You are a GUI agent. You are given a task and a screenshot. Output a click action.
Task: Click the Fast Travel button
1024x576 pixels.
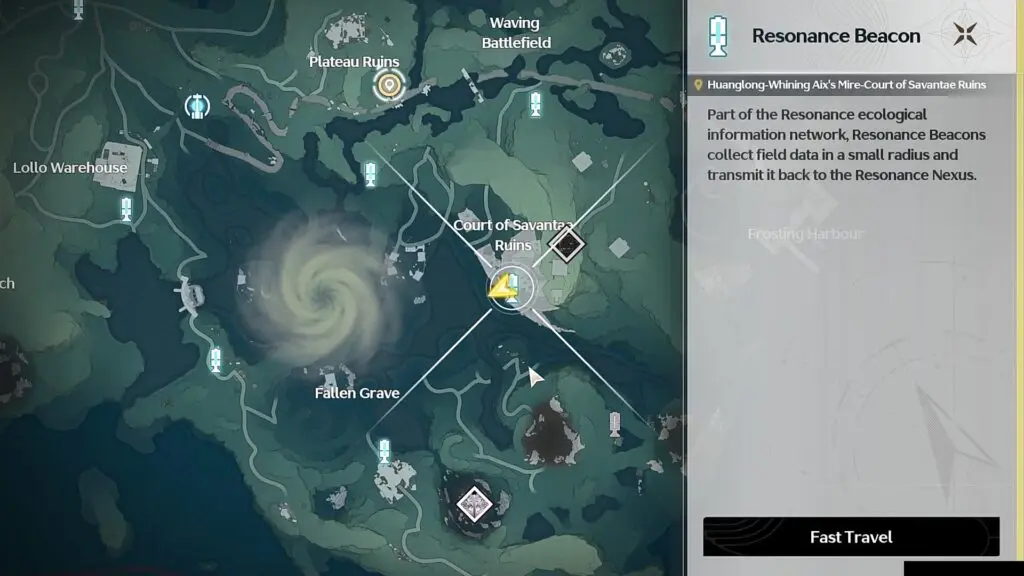(851, 537)
